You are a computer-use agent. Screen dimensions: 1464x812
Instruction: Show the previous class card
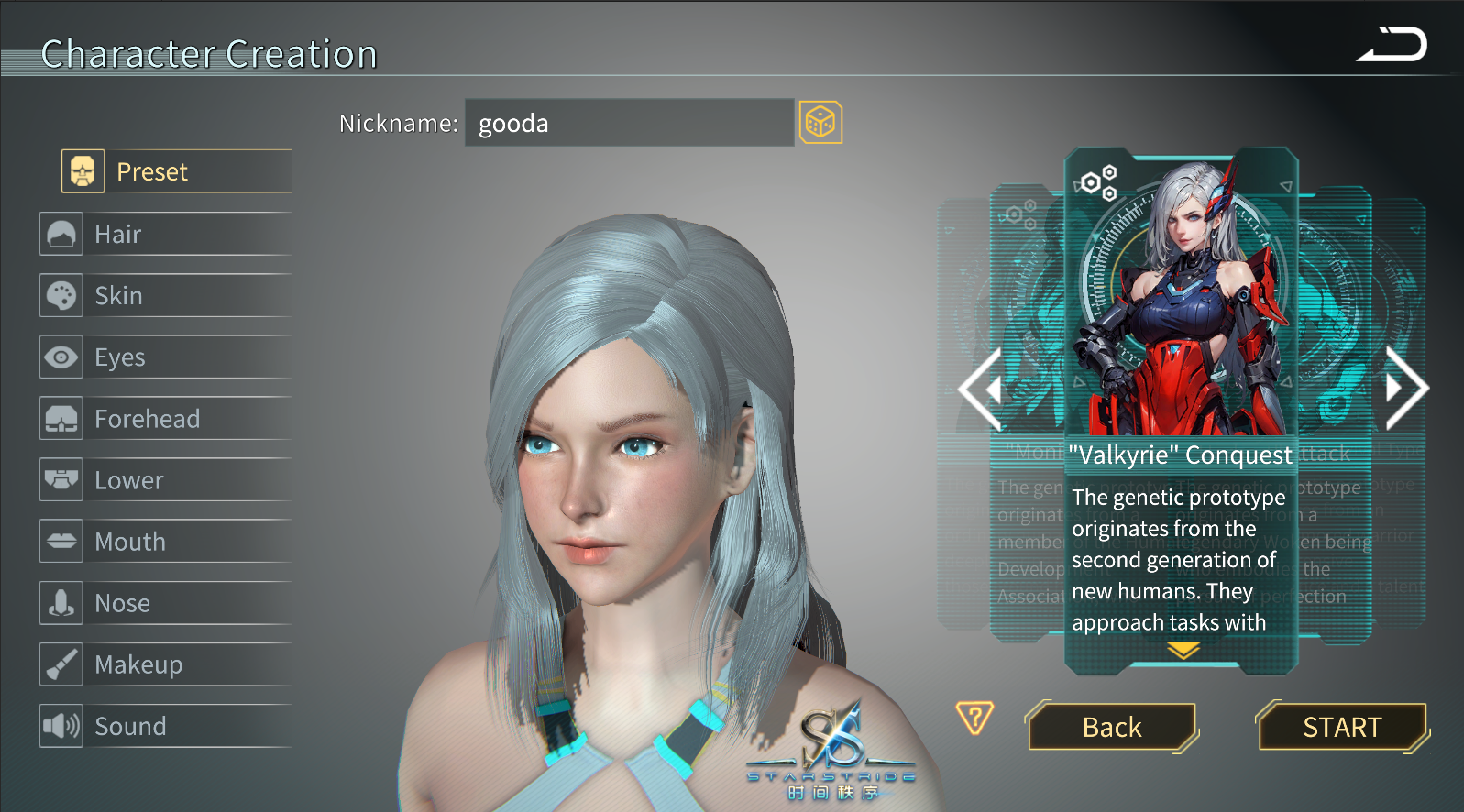pyautogui.click(x=981, y=389)
